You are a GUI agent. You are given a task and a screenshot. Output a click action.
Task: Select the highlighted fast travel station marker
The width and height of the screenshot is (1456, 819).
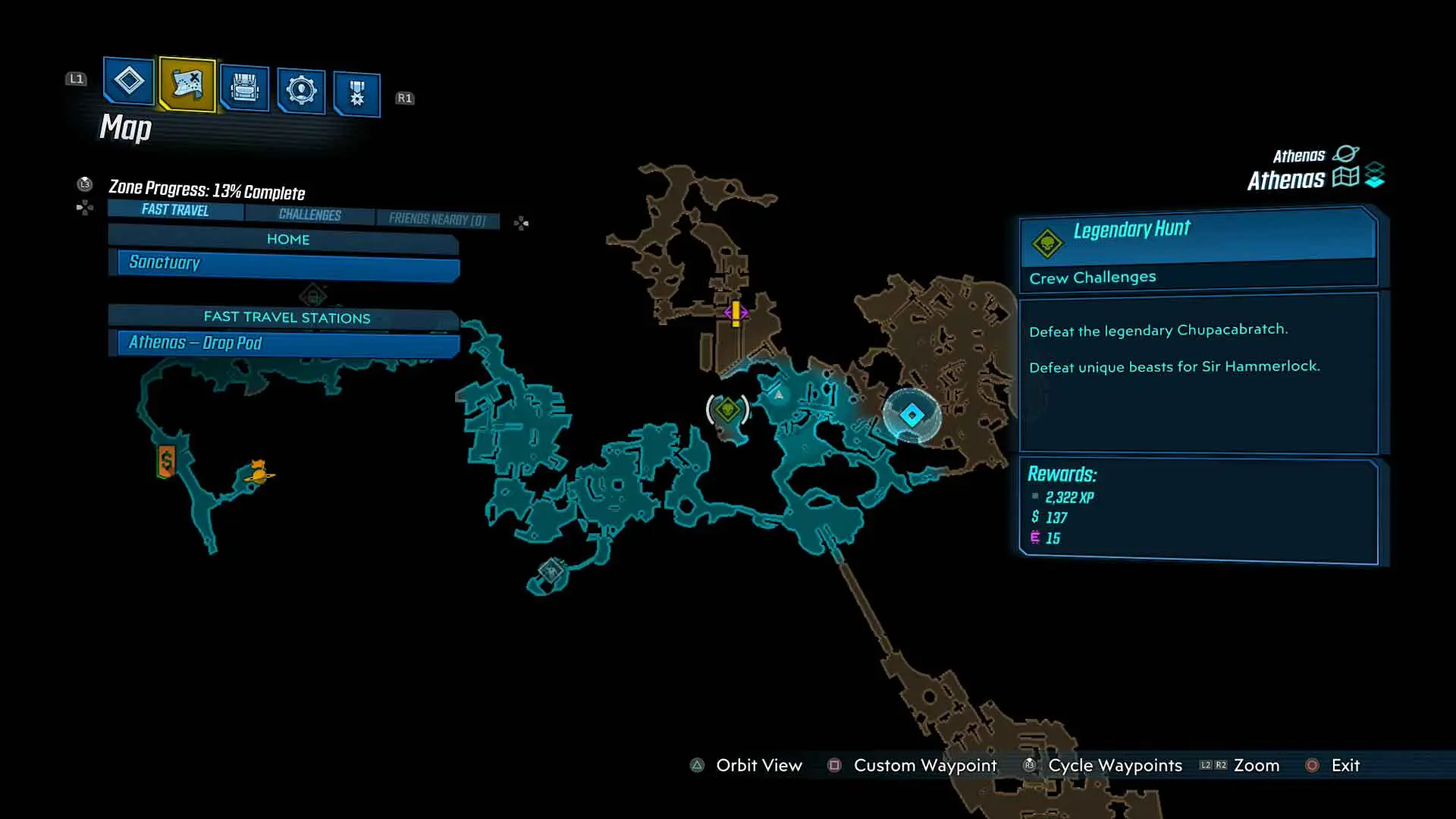point(911,413)
